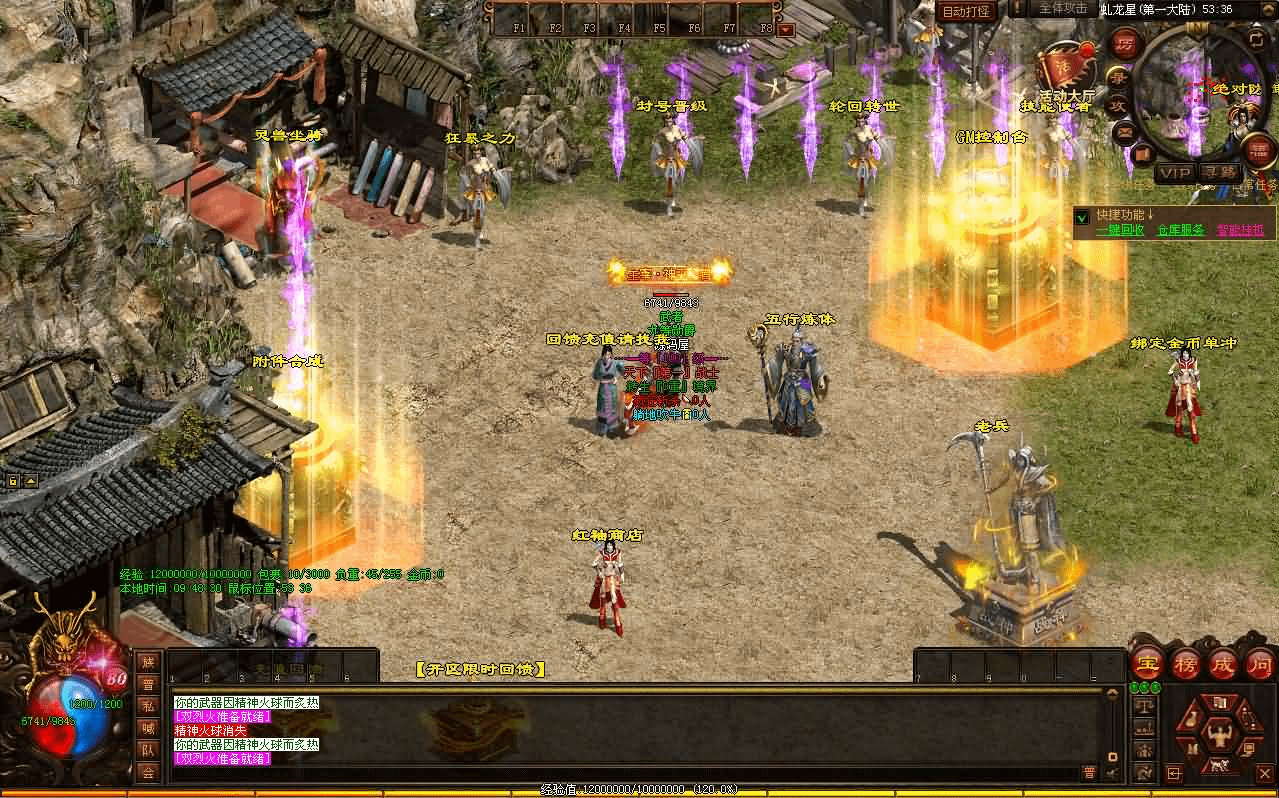Open the 宝 treasure round button
The width and height of the screenshot is (1279, 798).
1146,663
